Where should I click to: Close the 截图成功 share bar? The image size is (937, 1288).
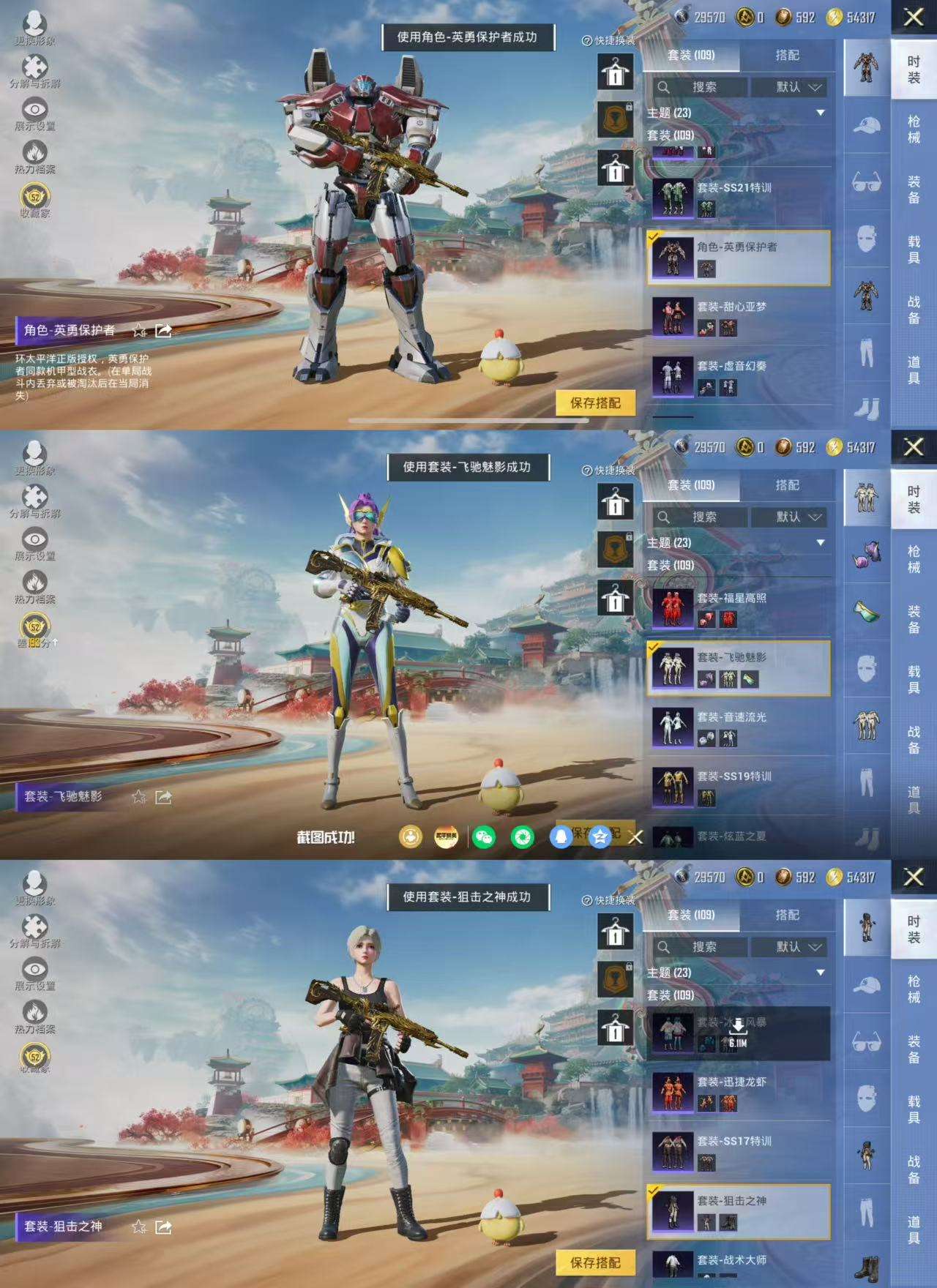635,837
